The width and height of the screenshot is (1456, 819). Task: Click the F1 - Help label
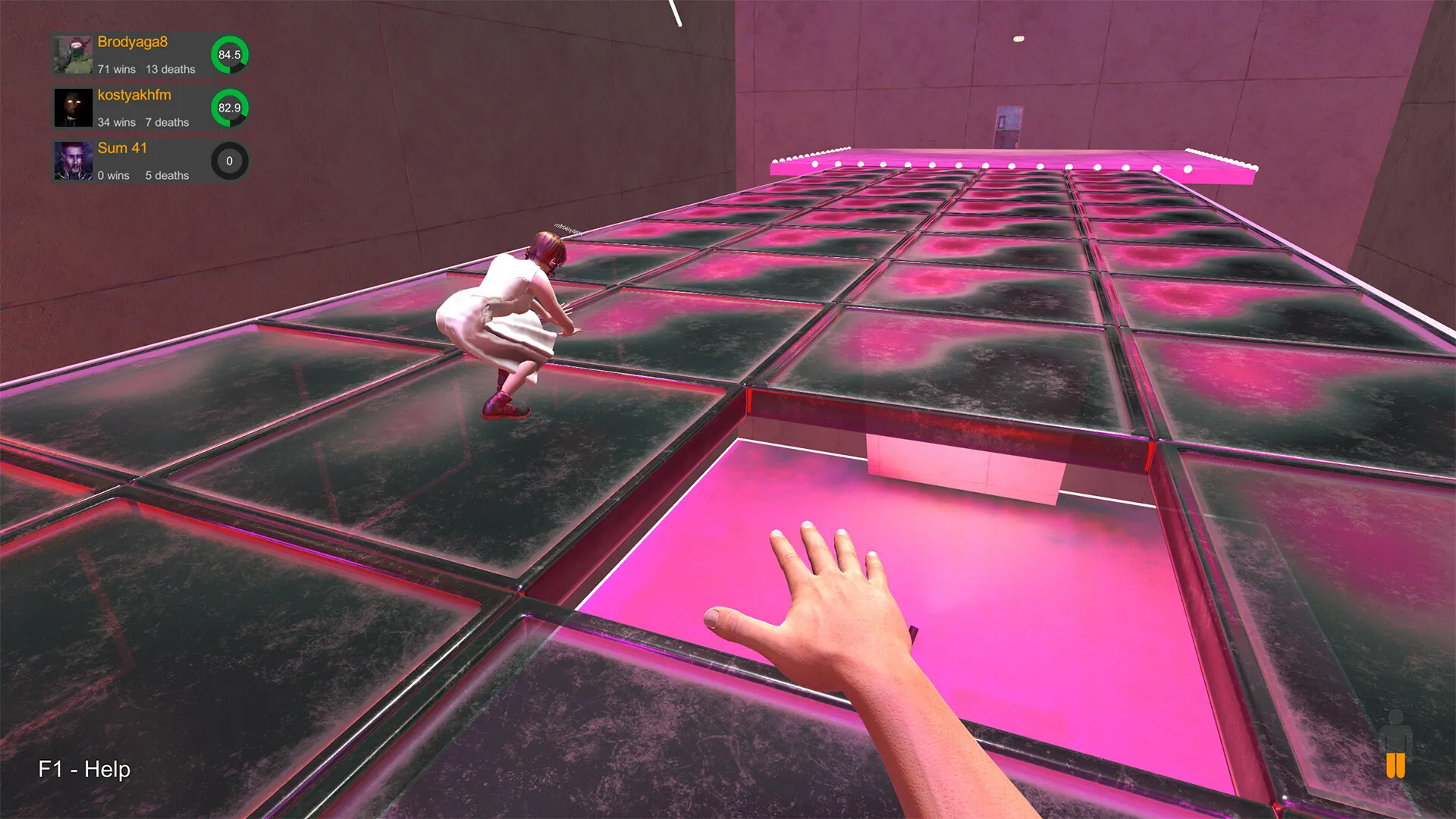83,770
